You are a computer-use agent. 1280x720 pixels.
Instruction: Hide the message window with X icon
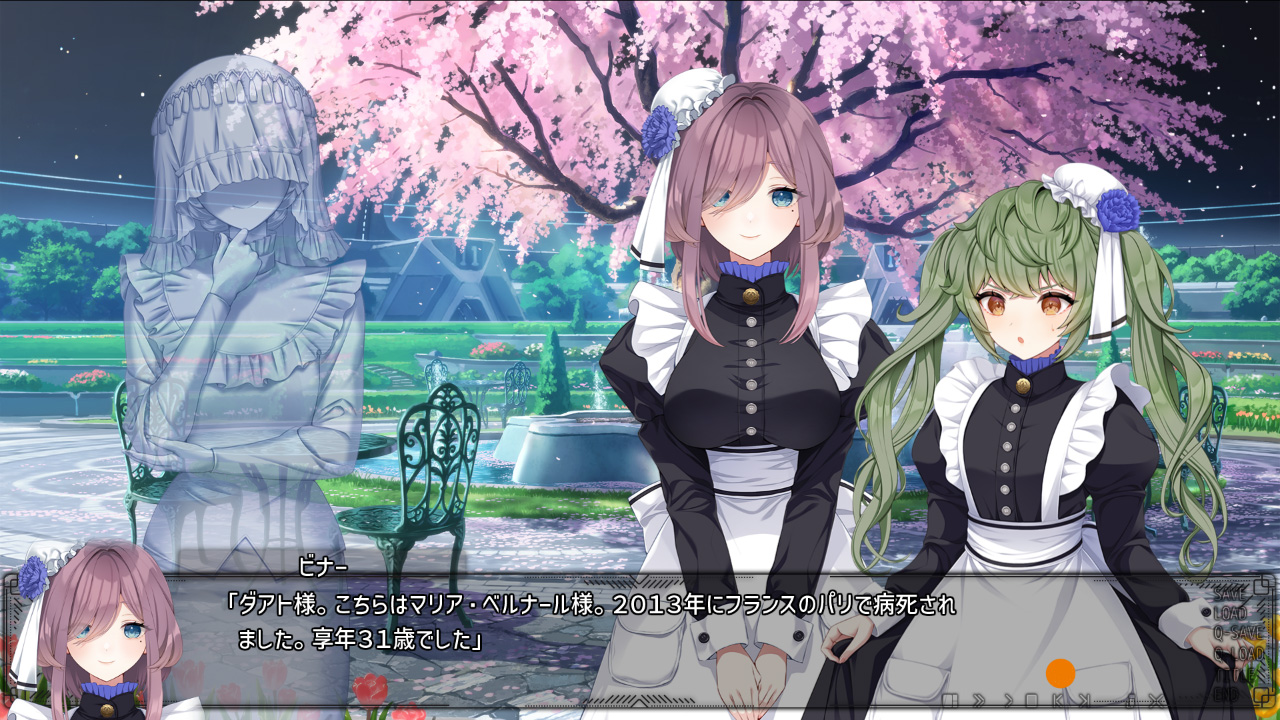coord(1157,699)
